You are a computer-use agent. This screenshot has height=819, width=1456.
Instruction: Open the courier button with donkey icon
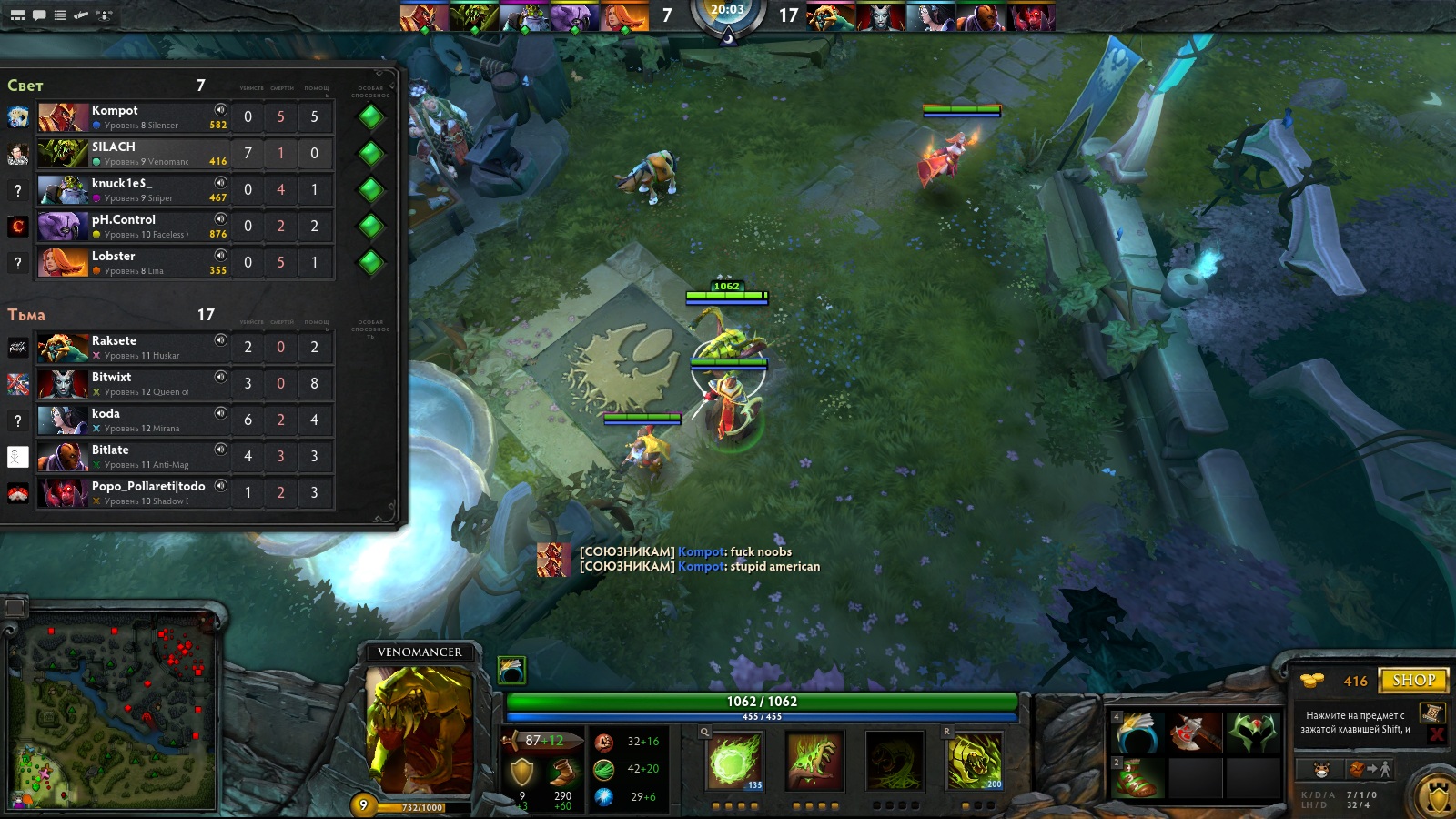[1321, 770]
